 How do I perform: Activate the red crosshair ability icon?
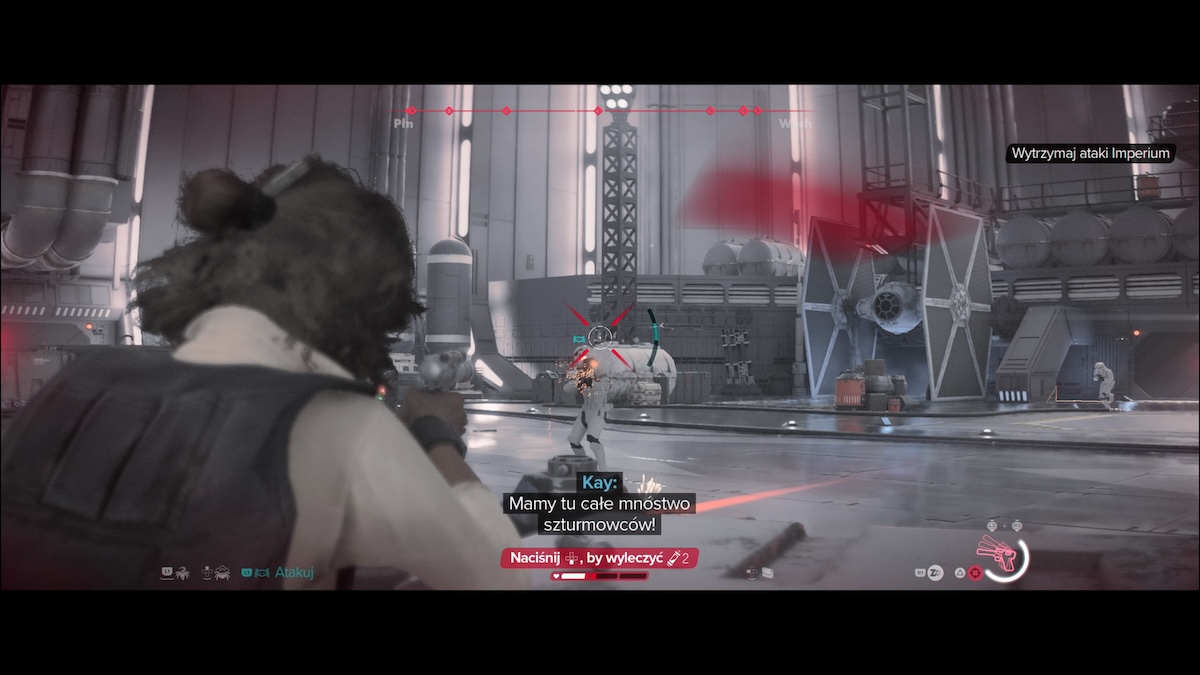point(975,573)
